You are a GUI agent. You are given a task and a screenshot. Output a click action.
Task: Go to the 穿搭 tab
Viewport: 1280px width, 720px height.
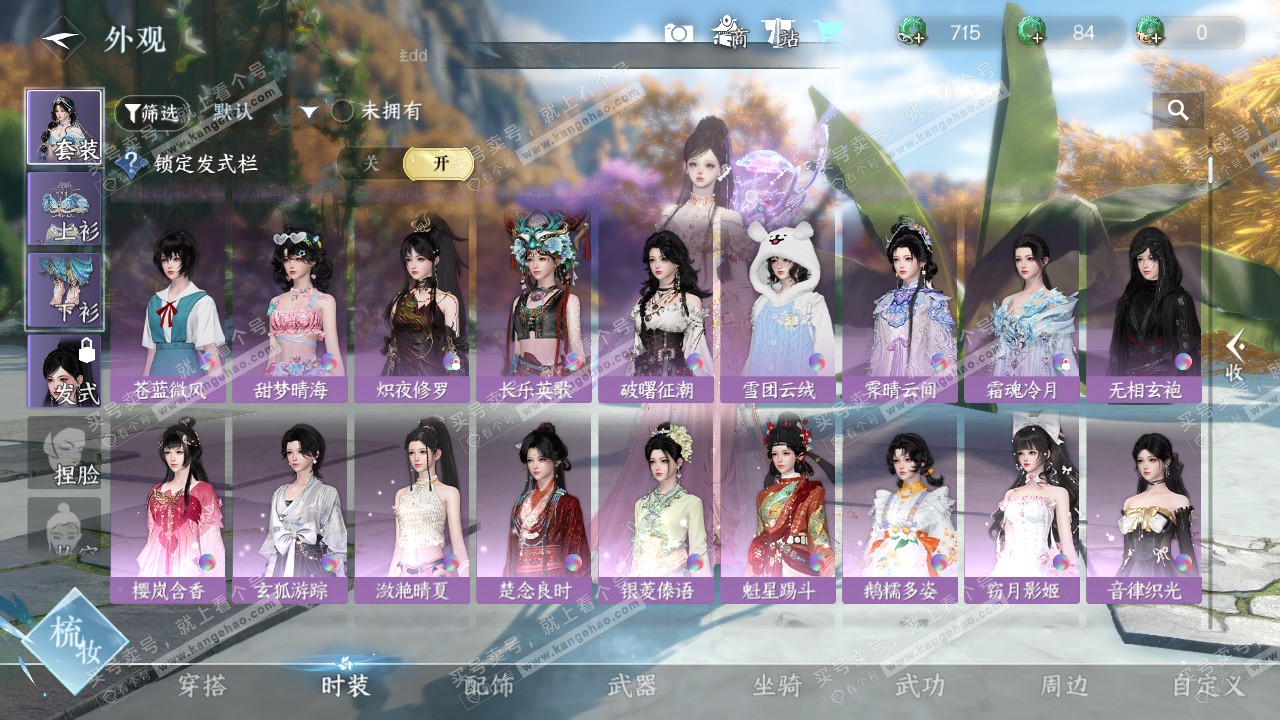201,686
